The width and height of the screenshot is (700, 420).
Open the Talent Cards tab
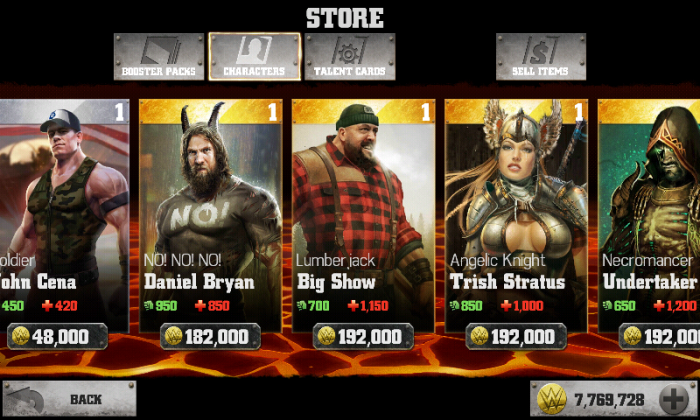click(350, 56)
